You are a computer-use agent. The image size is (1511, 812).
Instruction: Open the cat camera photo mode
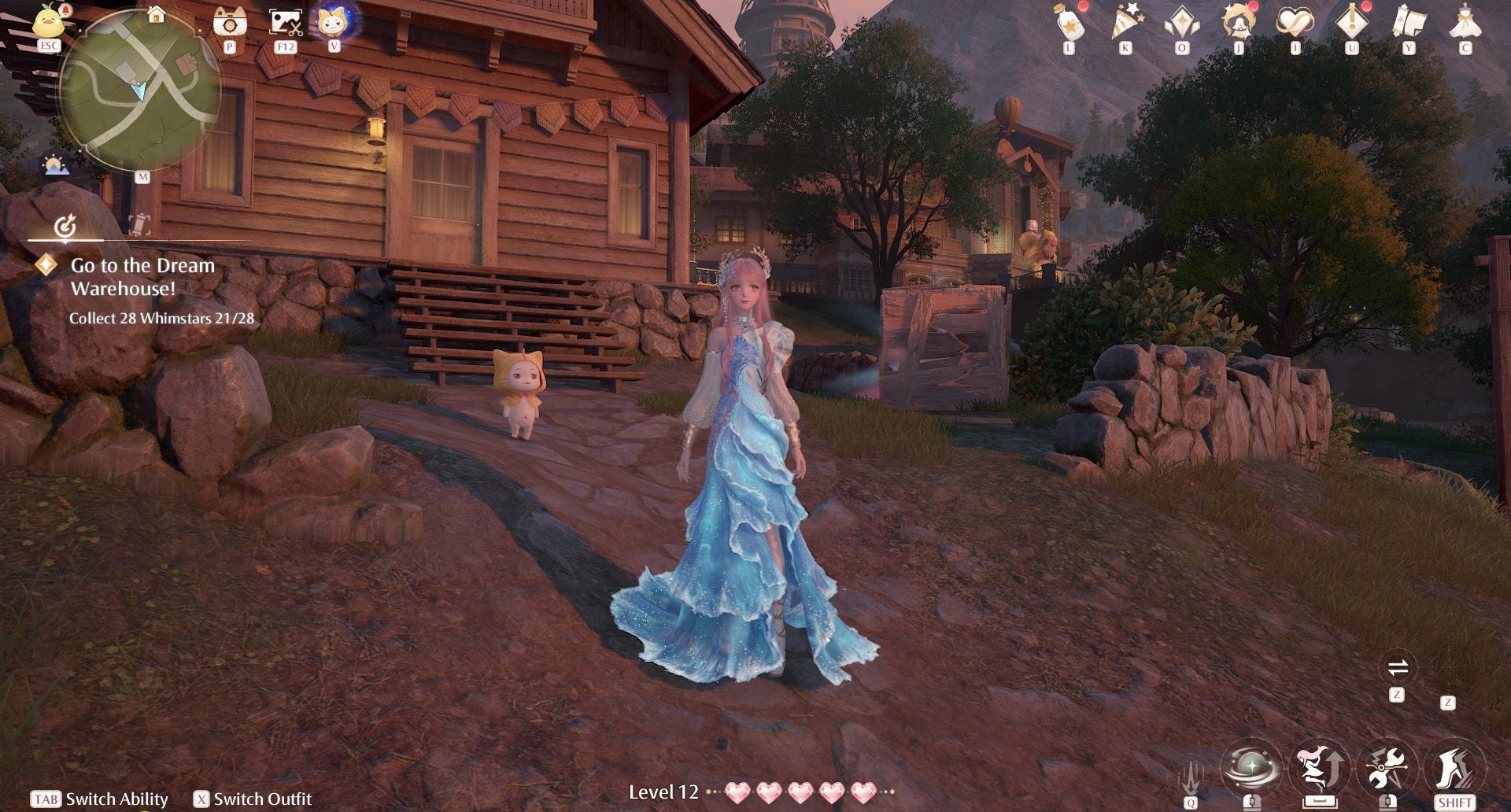coord(230,22)
